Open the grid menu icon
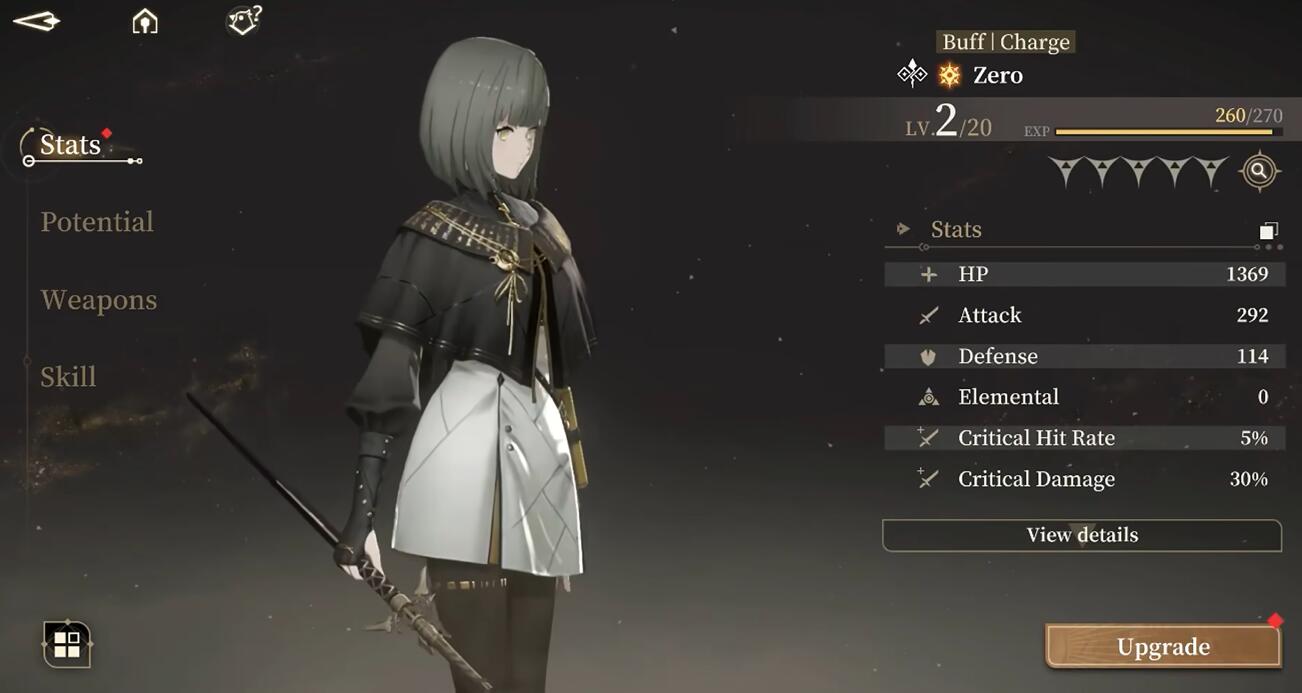This screenshot has height=693, width=1302. point(67,644)
